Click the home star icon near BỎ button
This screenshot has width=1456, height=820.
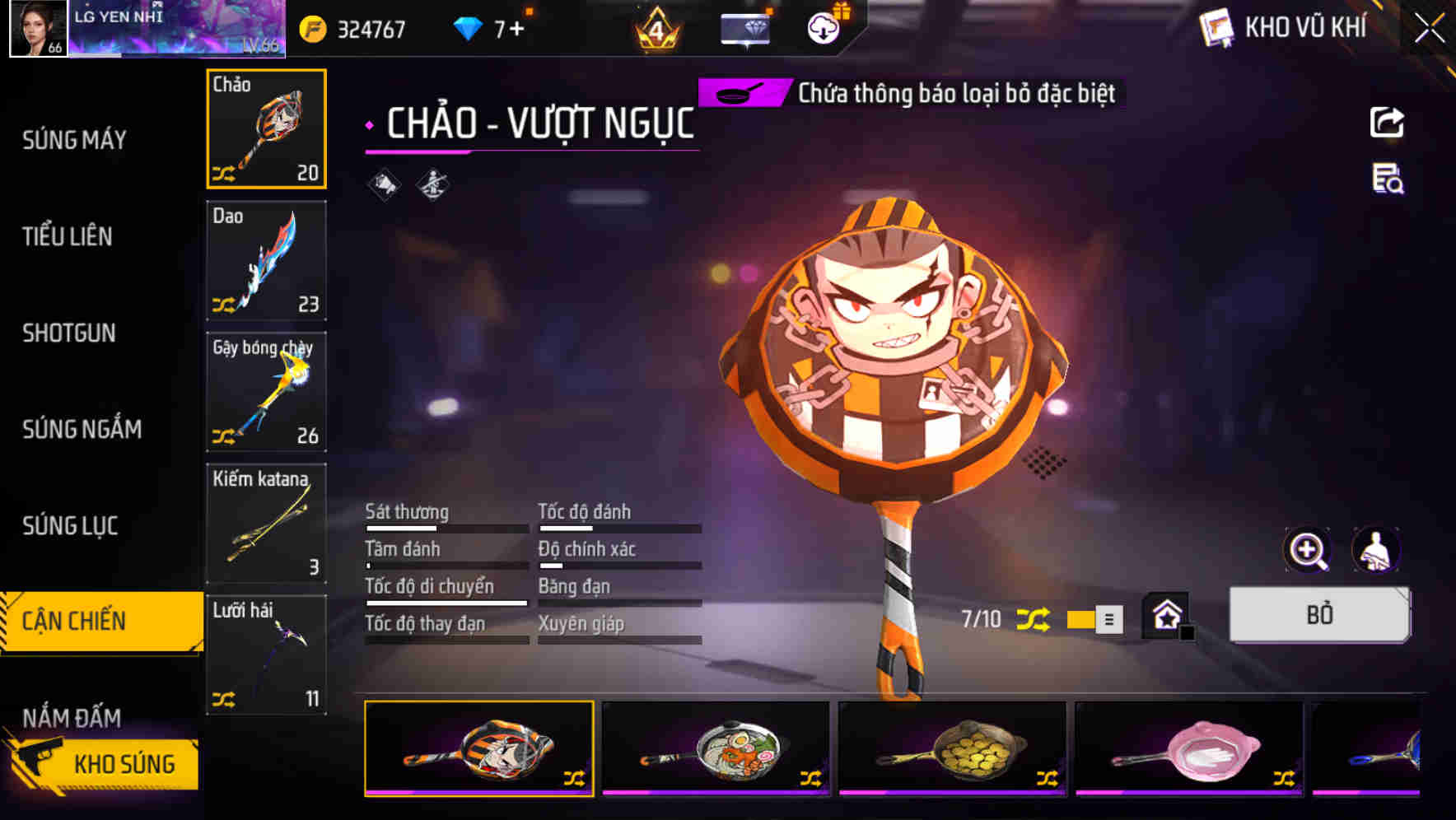[1165, 614]
